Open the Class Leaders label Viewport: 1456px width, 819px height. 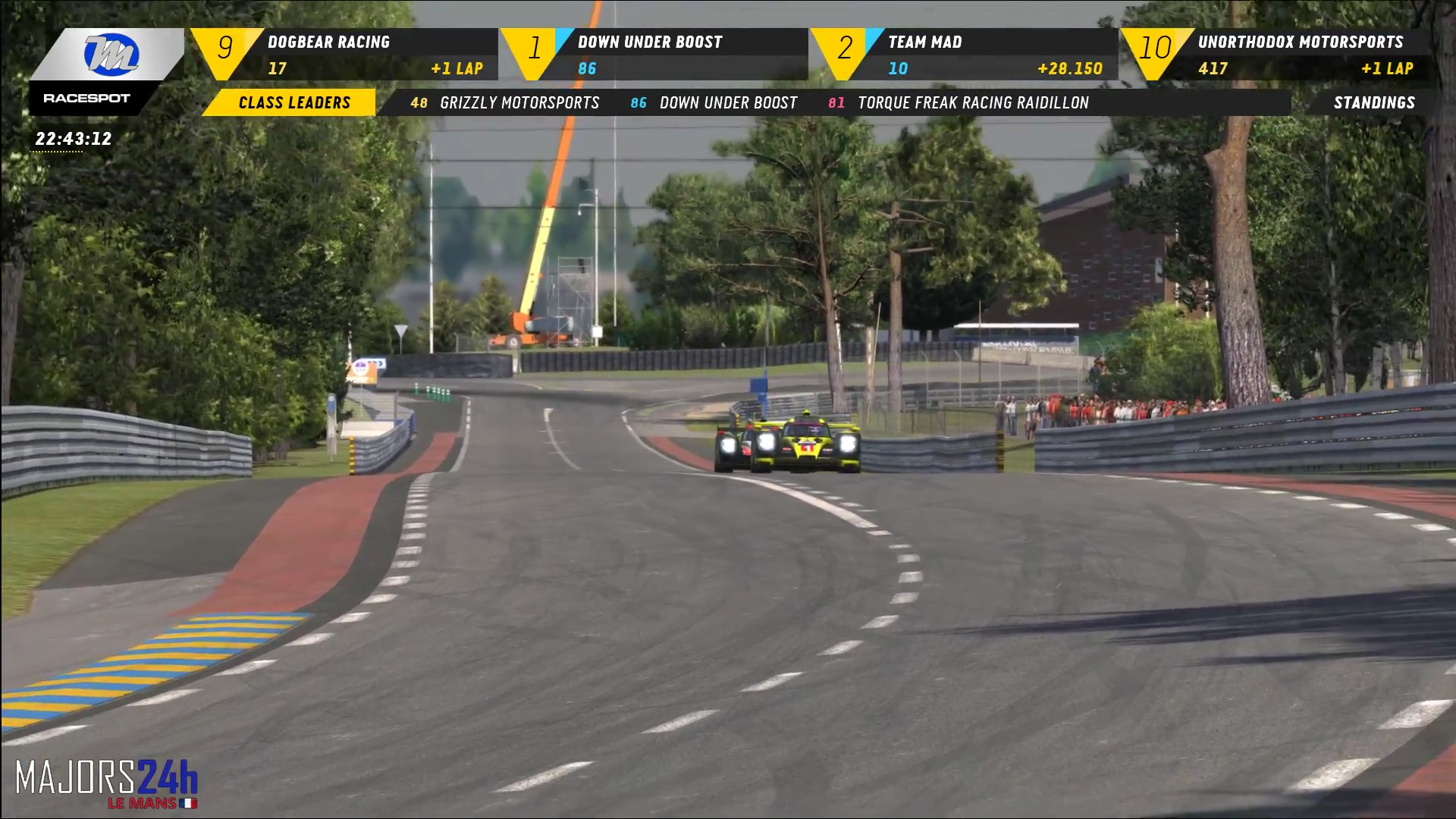tap(293, 102)
